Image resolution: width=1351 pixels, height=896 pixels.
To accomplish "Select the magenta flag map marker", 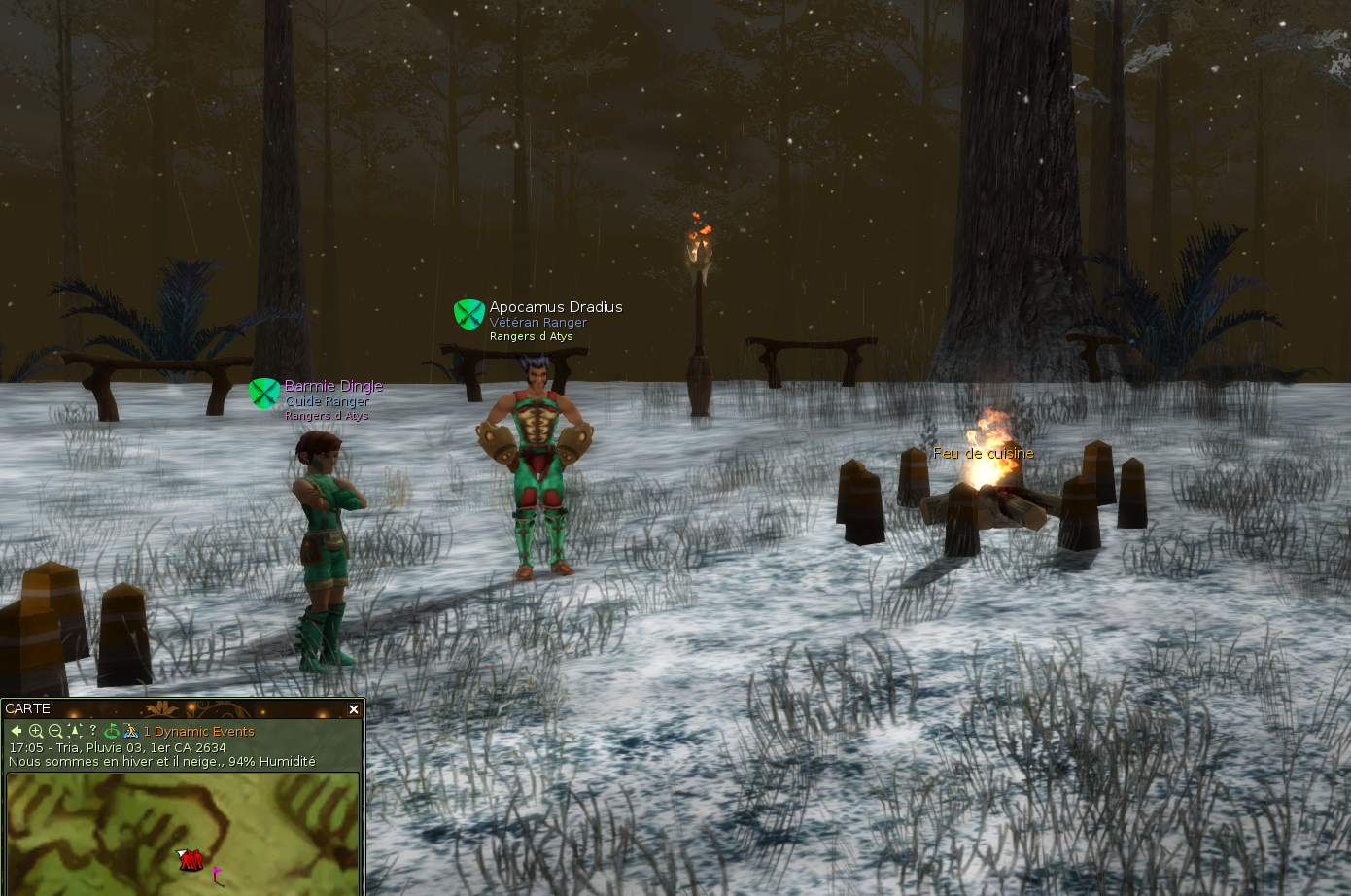I will (216, 874).
